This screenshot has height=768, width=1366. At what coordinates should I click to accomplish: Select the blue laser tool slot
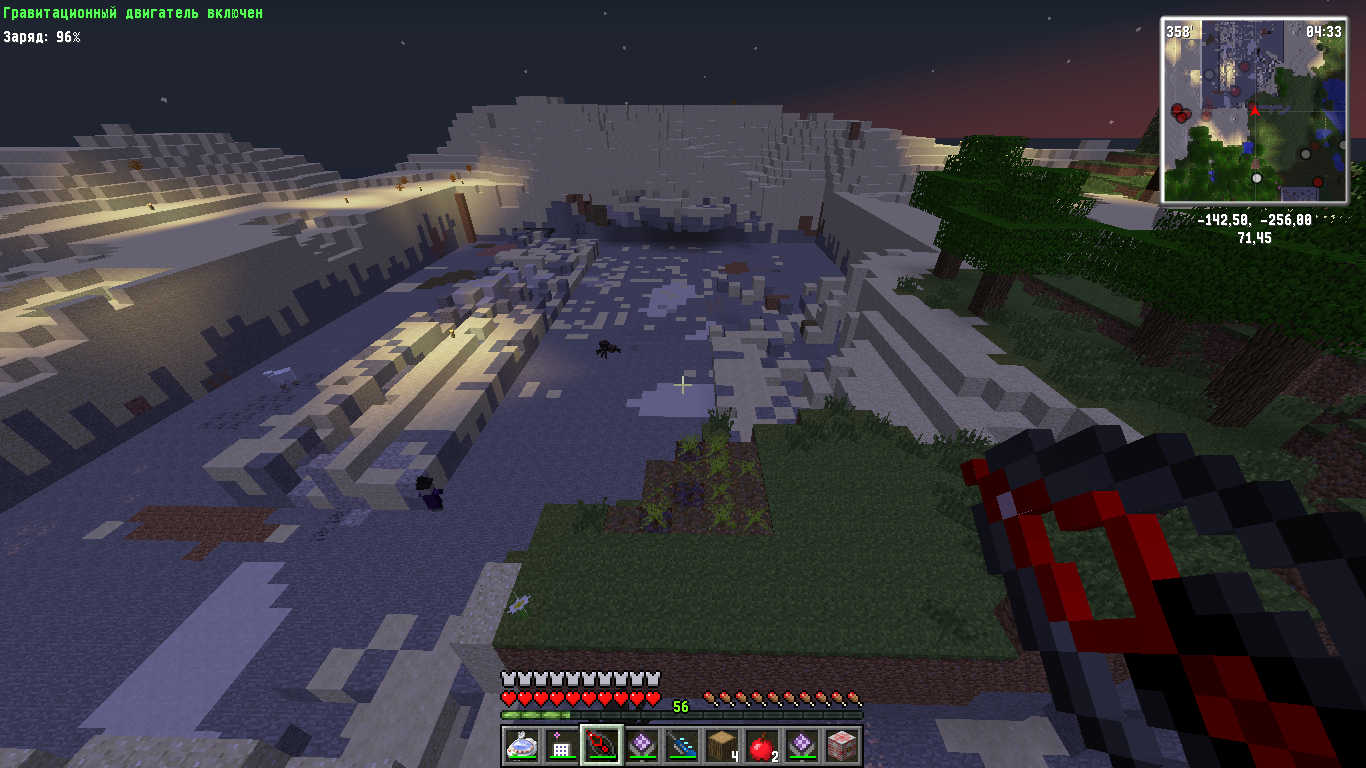pos(681,745)
